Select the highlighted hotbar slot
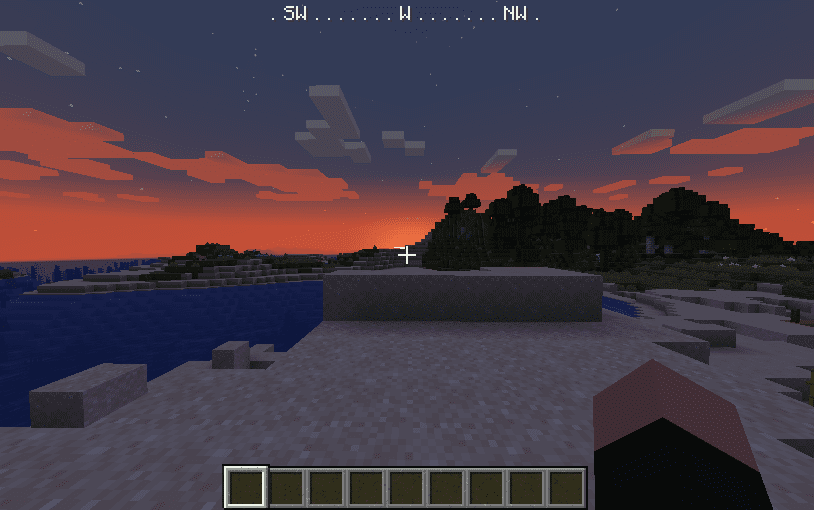The height and width of the screenshot is (510, 814). coord(246,487)
